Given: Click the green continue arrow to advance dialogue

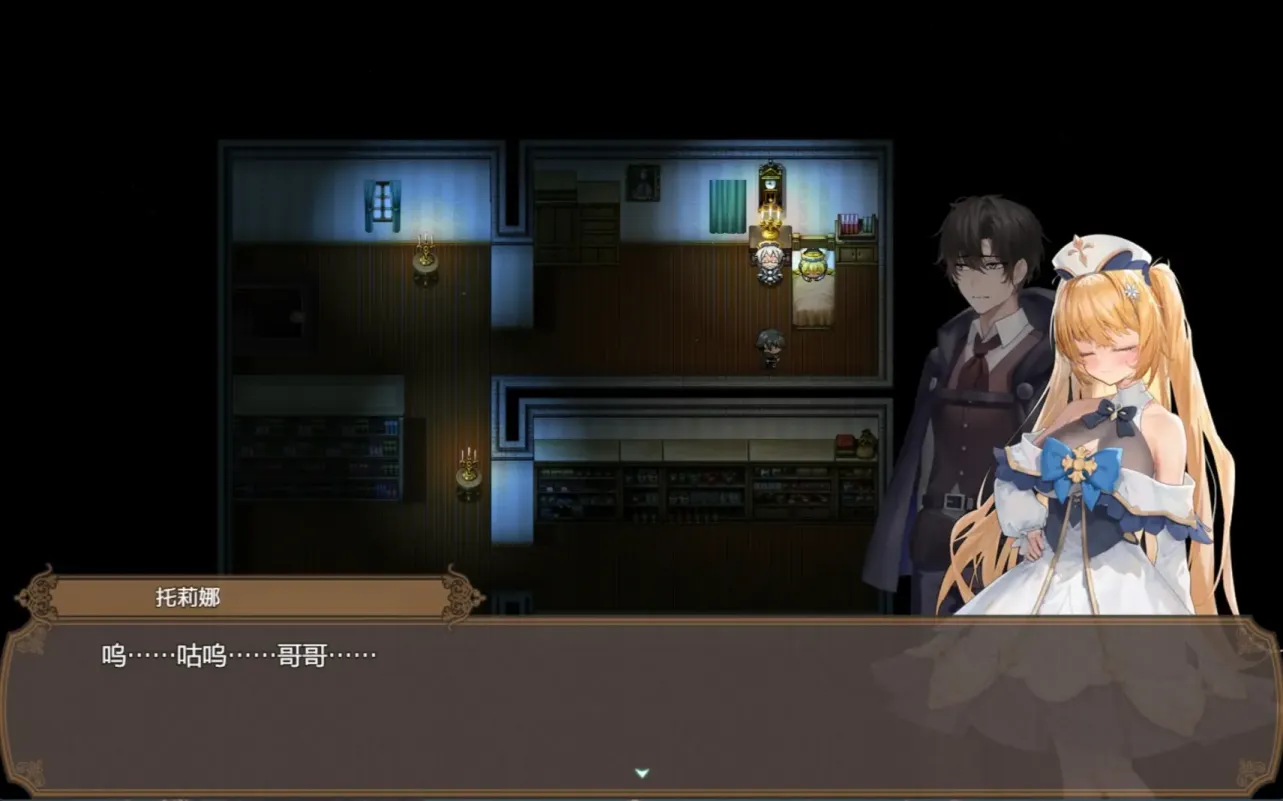Looking at the screenshot, I should pos(641,773).
